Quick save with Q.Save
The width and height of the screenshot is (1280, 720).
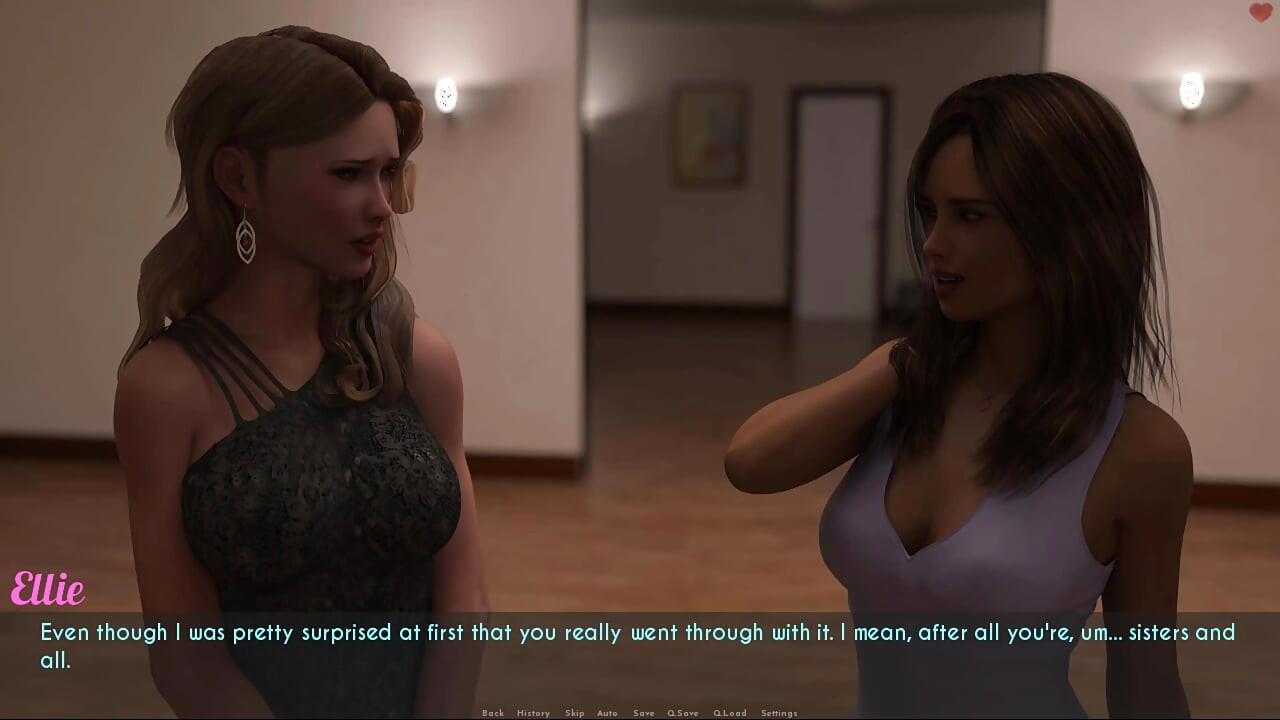click(683, 713)
